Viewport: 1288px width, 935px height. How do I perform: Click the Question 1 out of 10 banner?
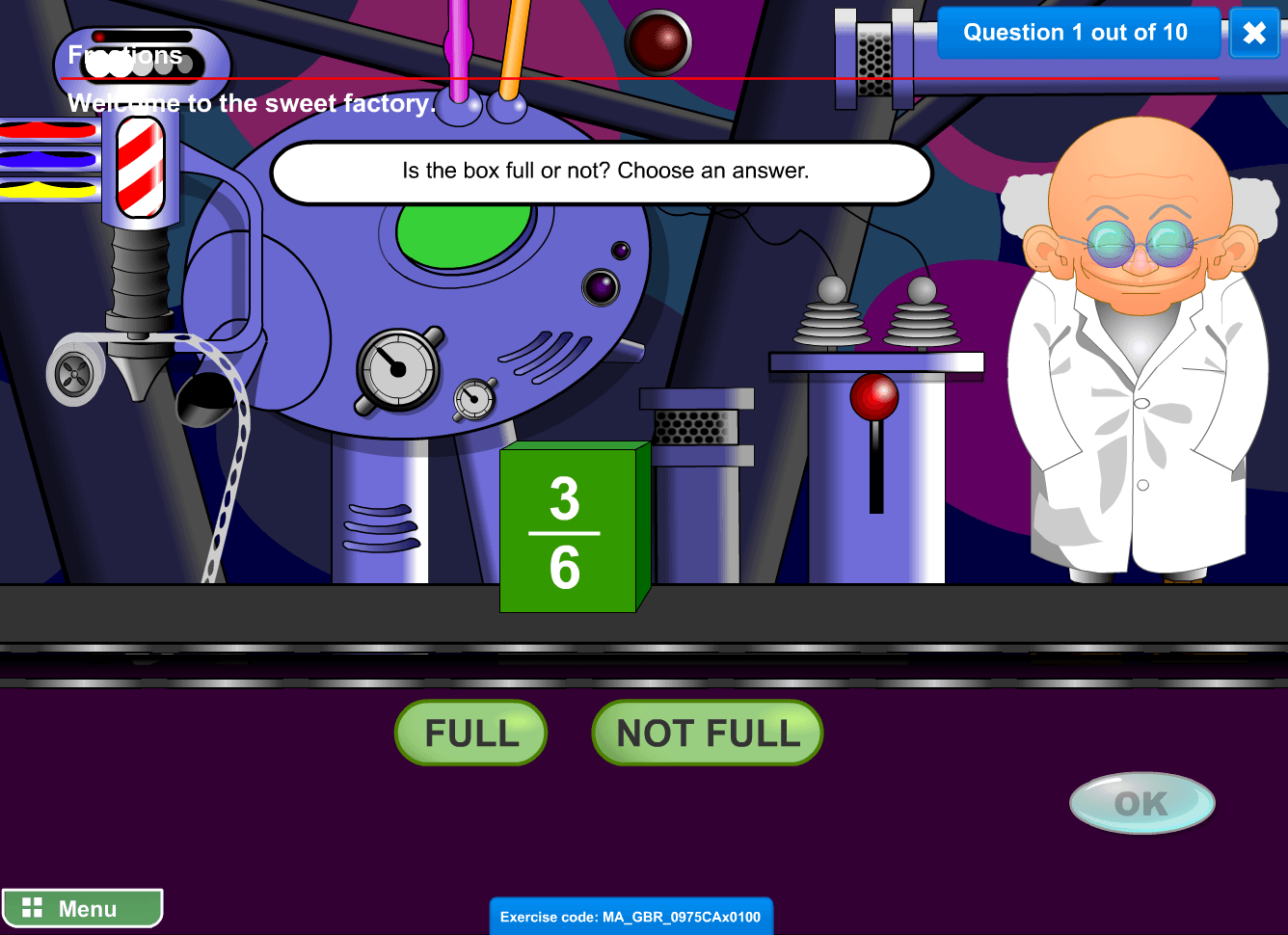pos(1078,32)
